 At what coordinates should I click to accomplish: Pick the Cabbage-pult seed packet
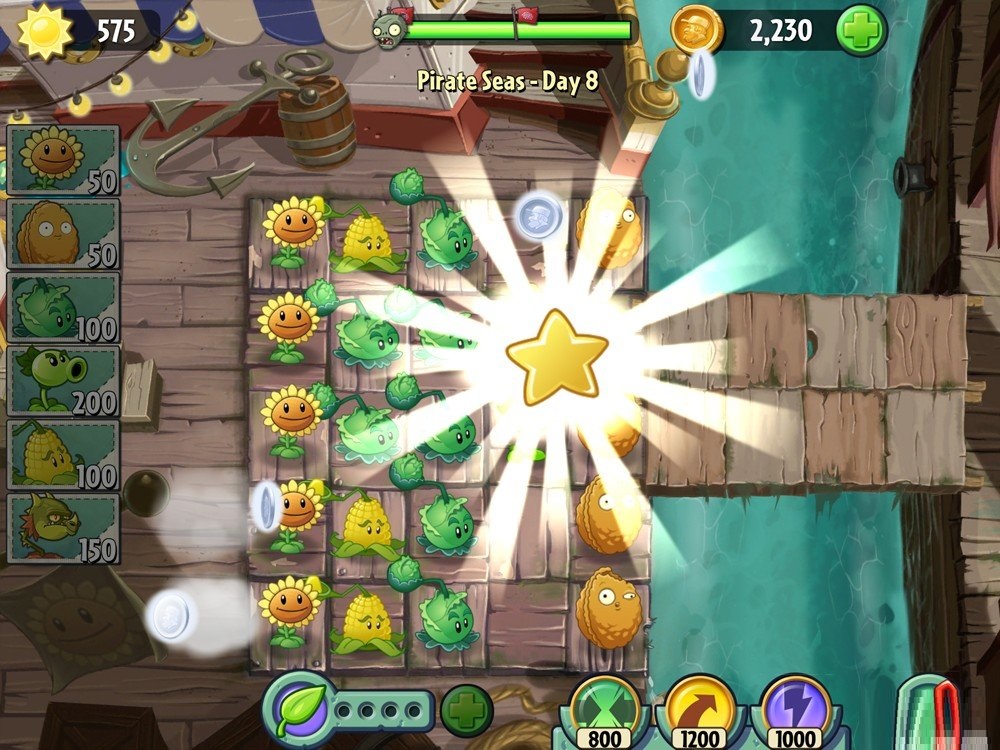(x=62, y=307)
